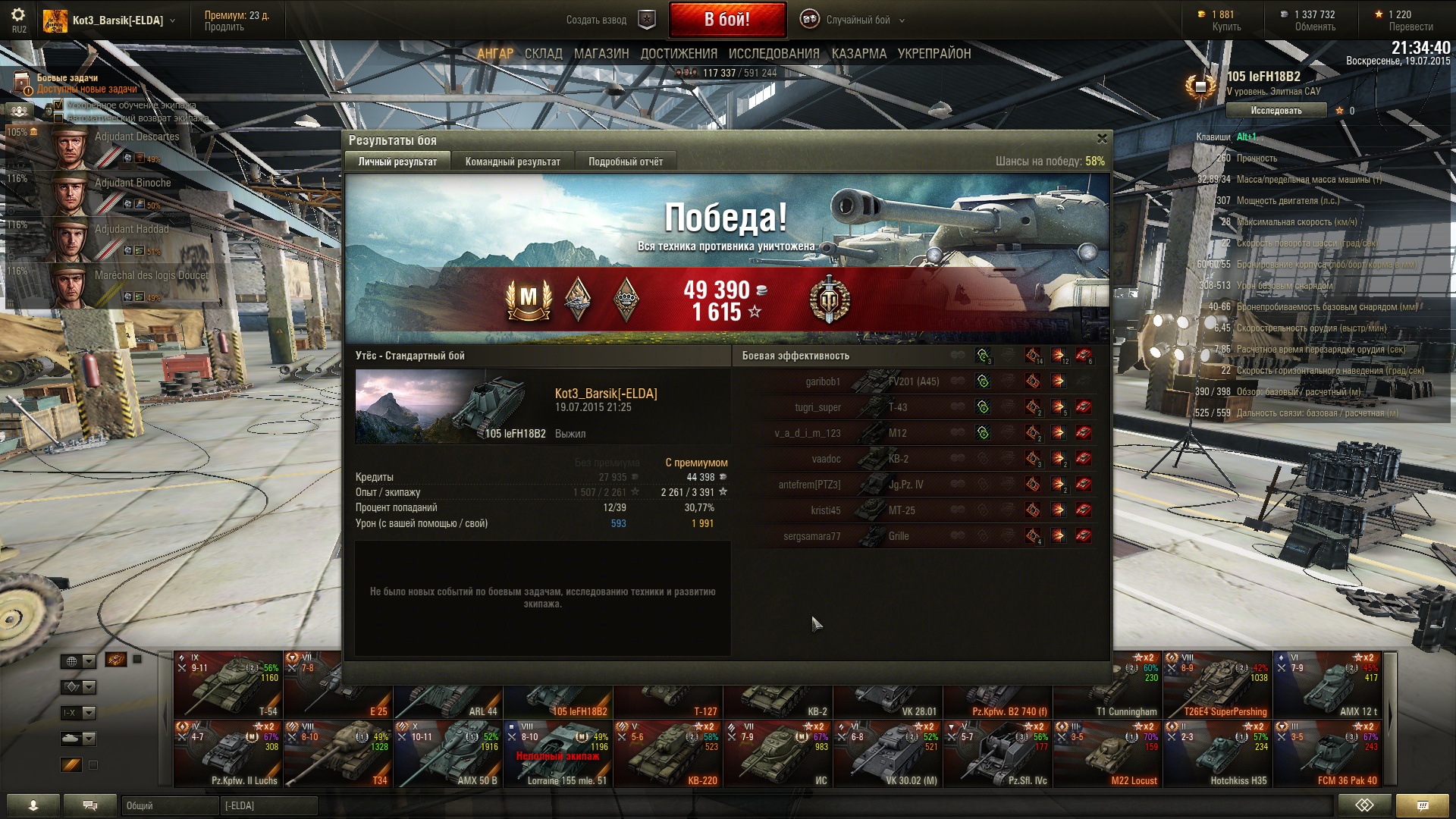The image size is (1456, 819).
Task: Choose the AMX 50 B tank tile
Action: click(x=447, y=755)
